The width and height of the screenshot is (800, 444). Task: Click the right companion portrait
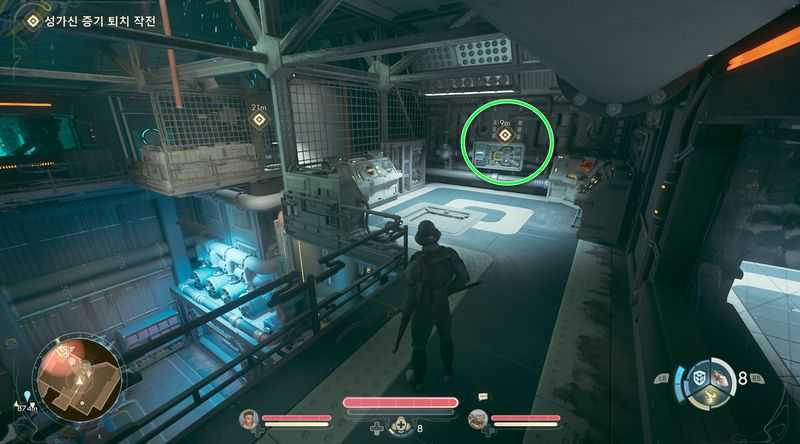pos(478,418)
